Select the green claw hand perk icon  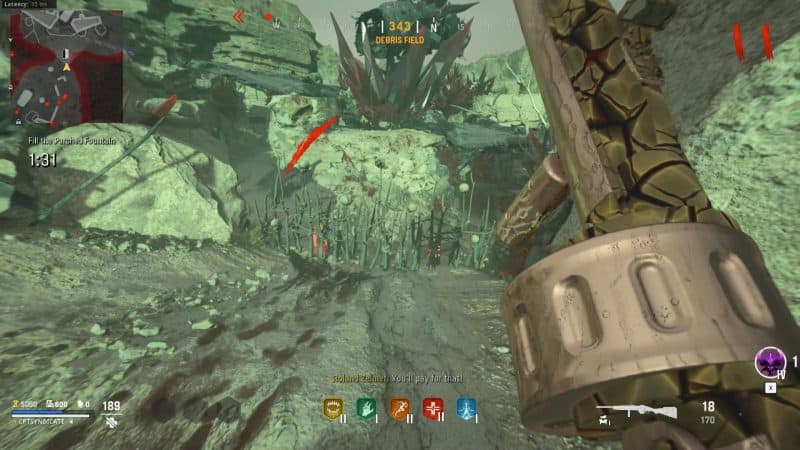[366, 407]
